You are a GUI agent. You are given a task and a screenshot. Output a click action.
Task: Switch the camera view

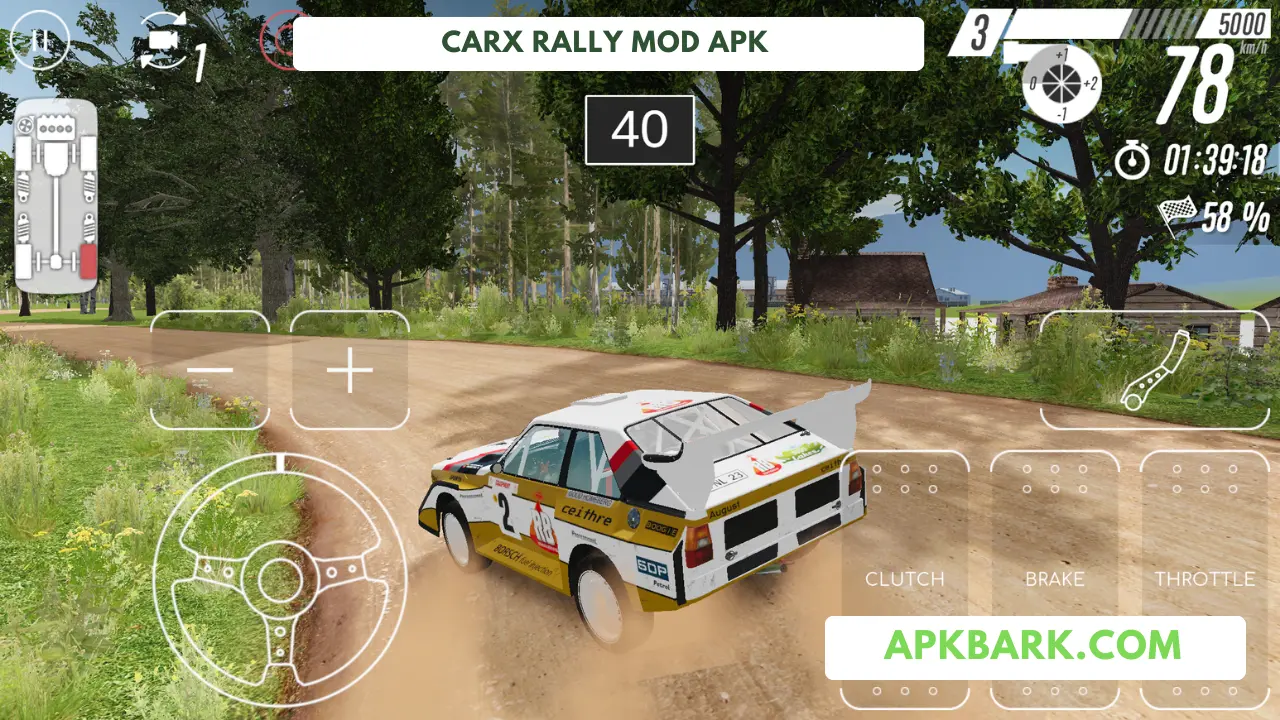[x=165, y=42]
